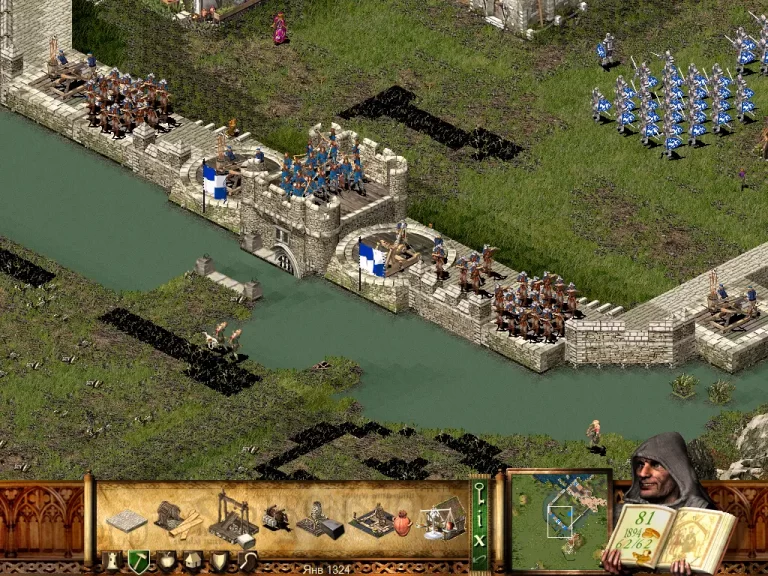768x576 pixels.
Task: Open the house town buildings category
Action: 192,562
